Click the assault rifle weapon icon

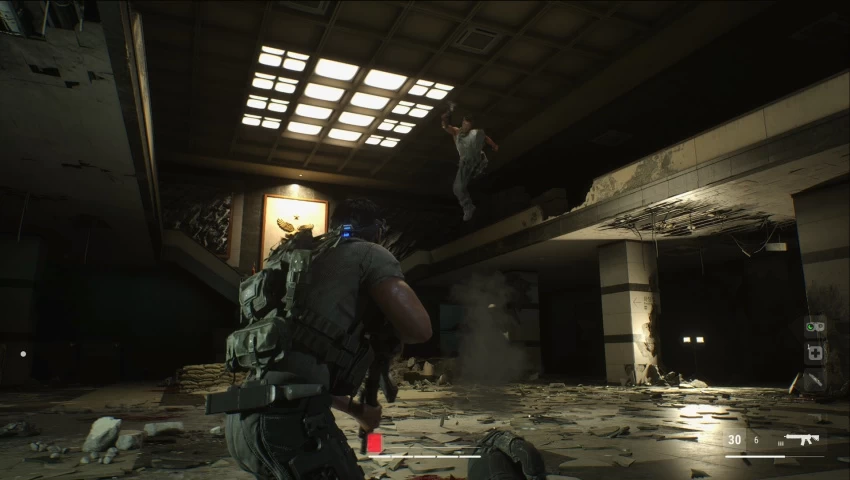click(803, 439)
